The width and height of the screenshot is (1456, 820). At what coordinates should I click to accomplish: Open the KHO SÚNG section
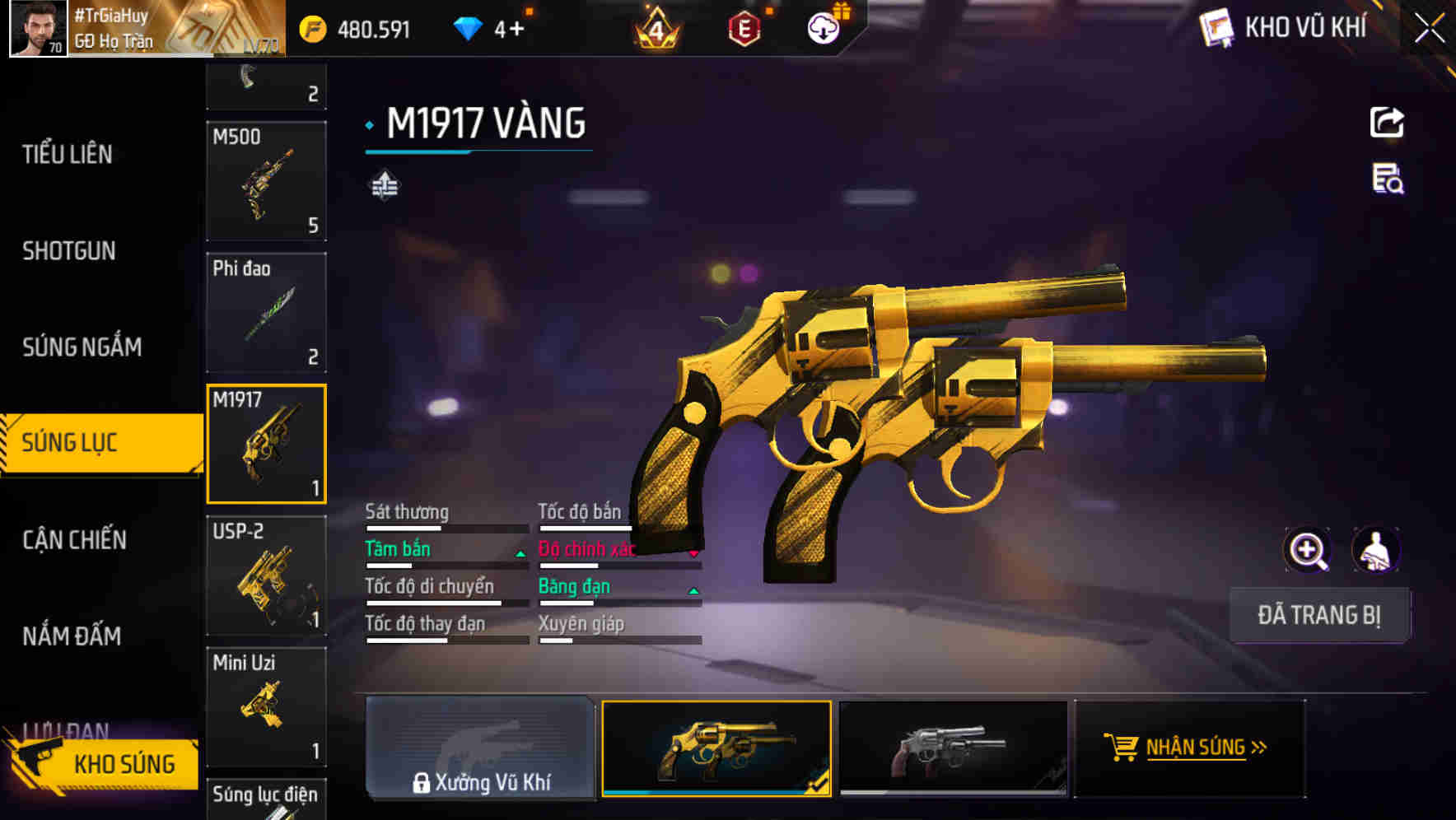tap(124, 764)
